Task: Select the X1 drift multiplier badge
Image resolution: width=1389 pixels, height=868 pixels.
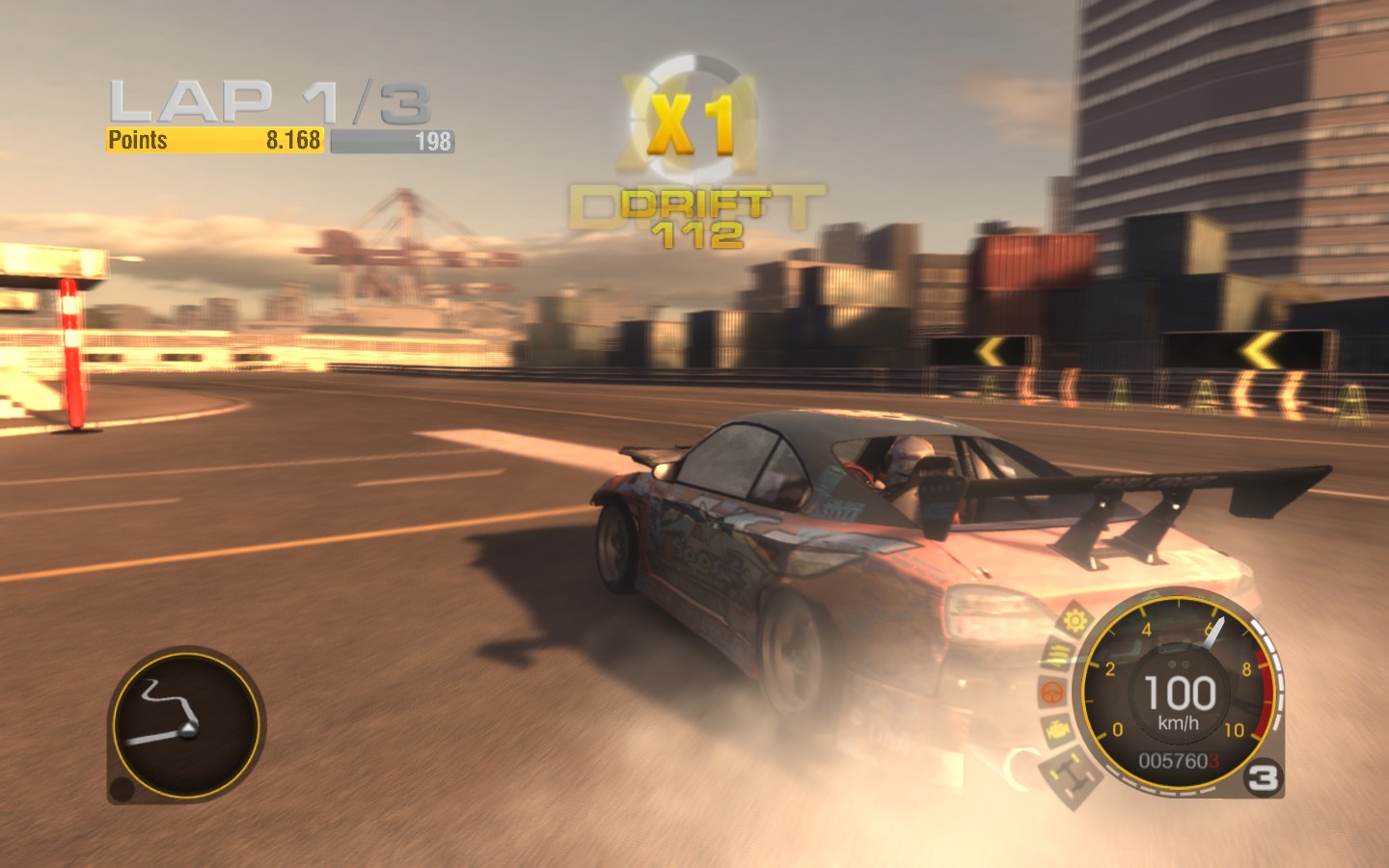Action: (692, 122)
